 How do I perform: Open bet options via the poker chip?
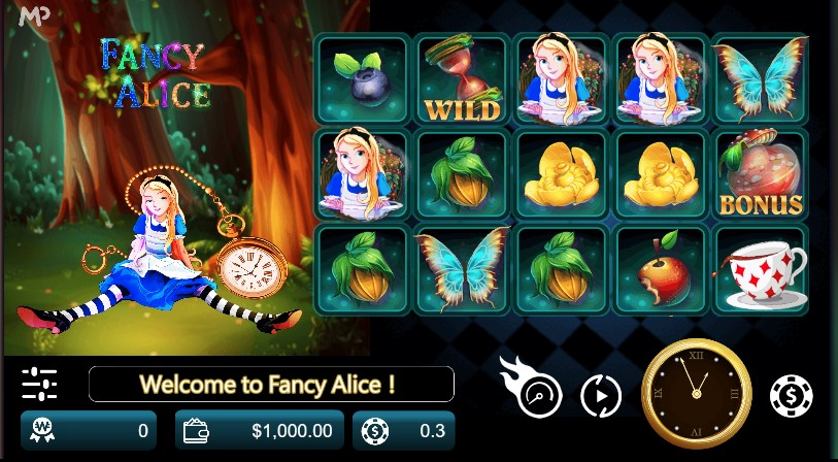791,396
